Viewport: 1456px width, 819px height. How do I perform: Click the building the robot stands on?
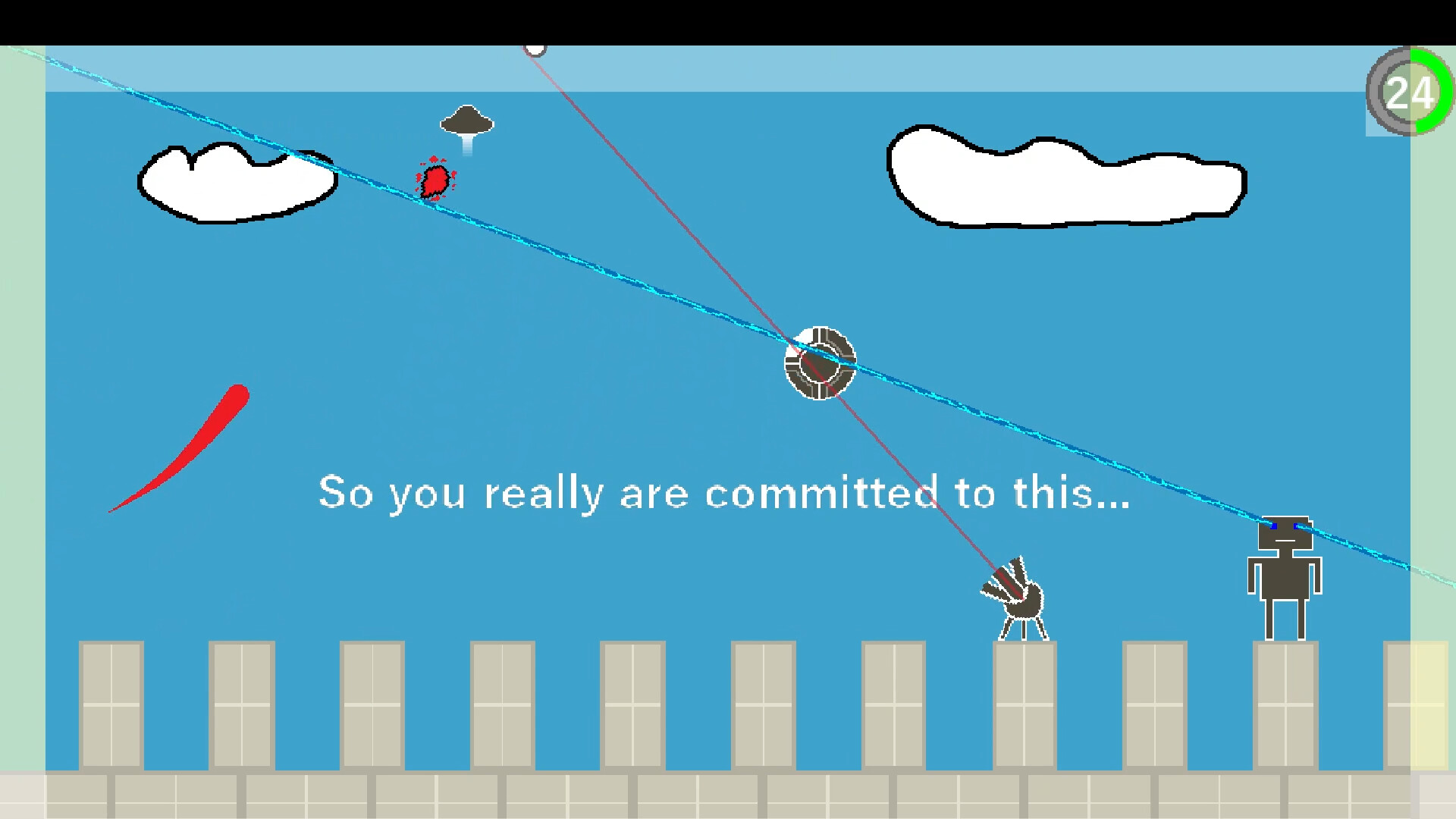(x=1285, y=705)
